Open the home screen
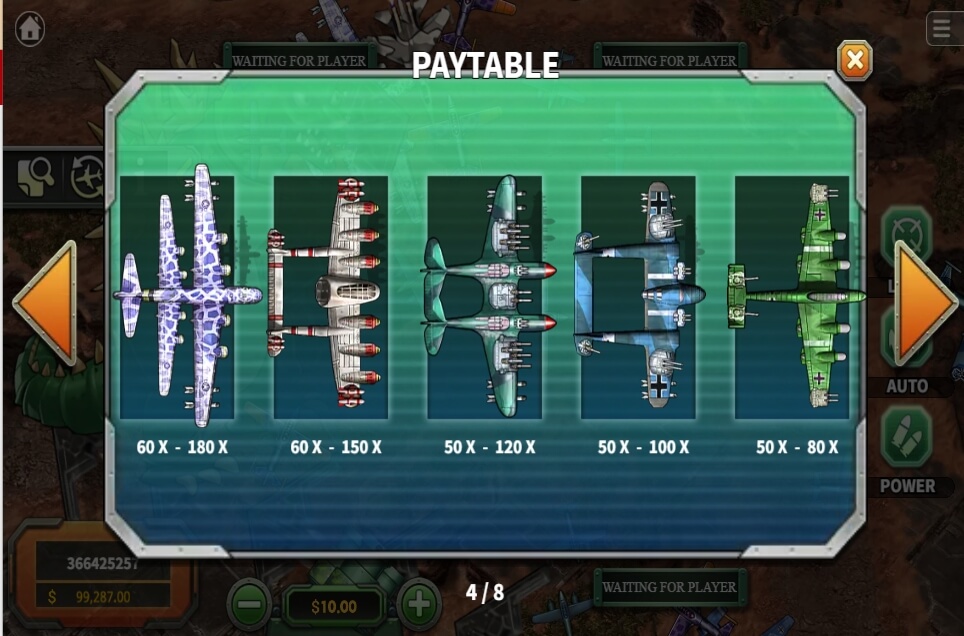 coord(30,28)
